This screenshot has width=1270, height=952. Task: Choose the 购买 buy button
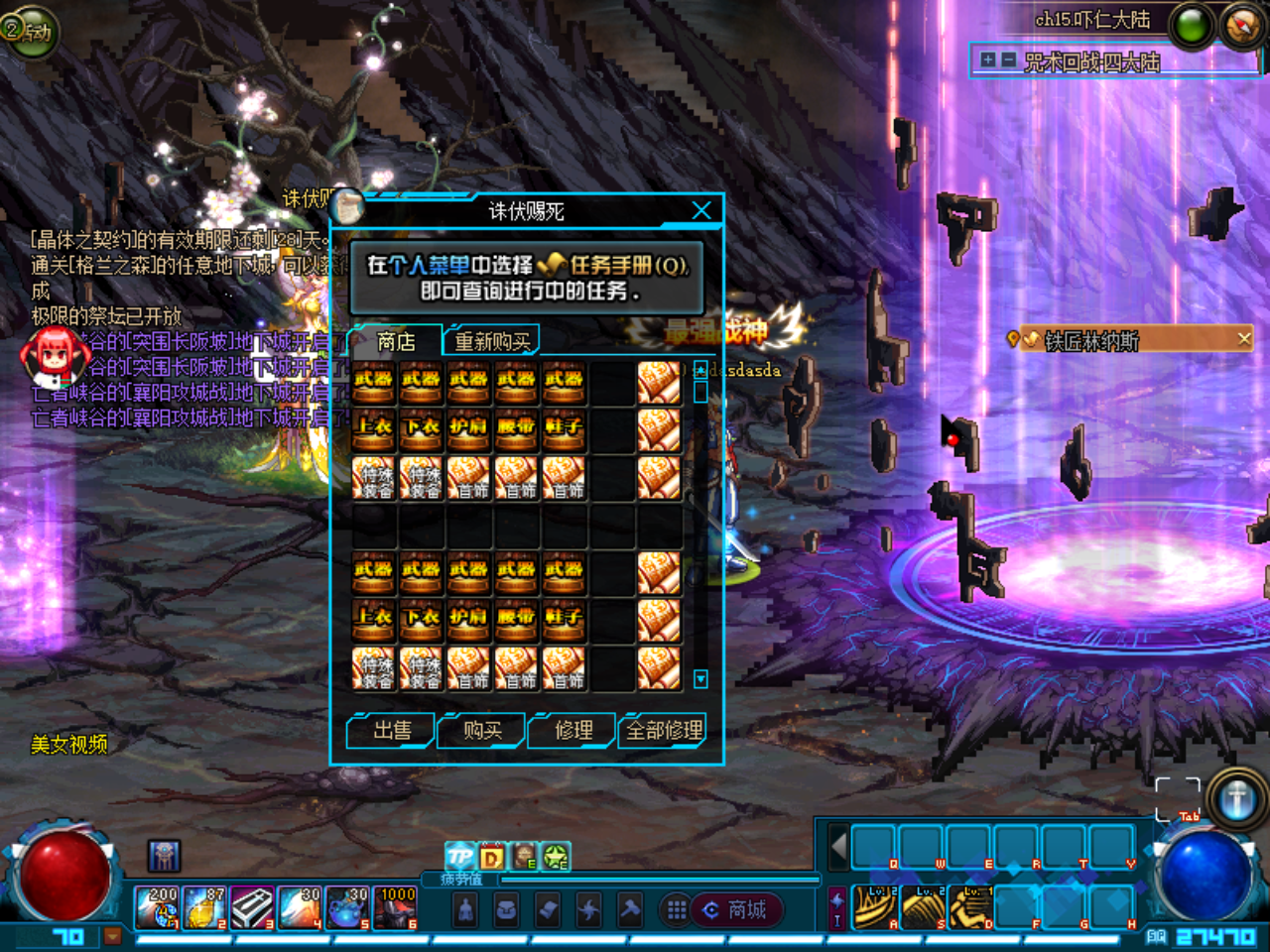482,731
